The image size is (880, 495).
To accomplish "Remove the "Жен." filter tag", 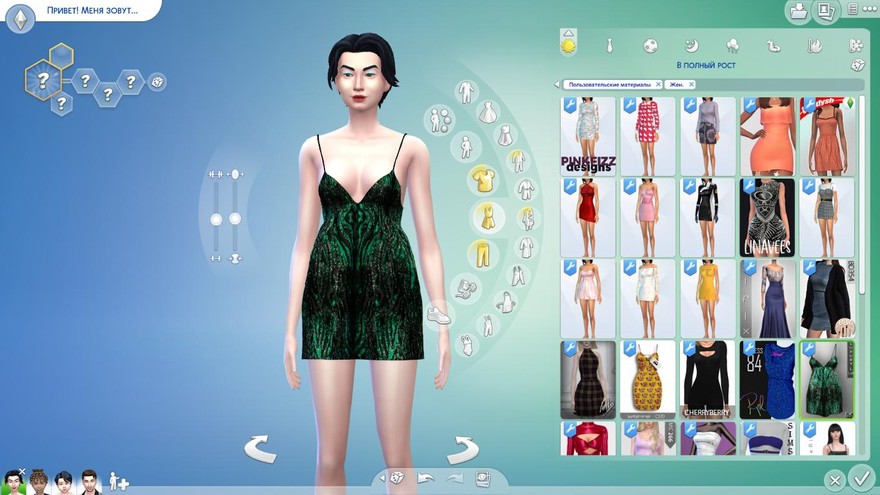I will (x=691, y=85).
